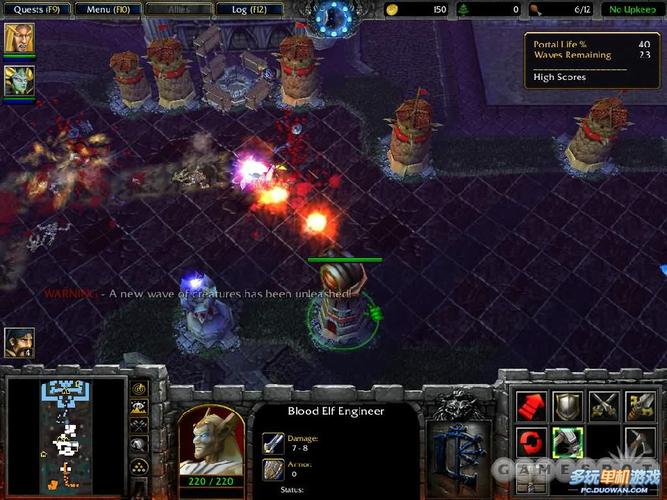Open the hammer Build structure menu
This screenshot has width=667, height=500.
pyautogui.click(x=640, y=442)
